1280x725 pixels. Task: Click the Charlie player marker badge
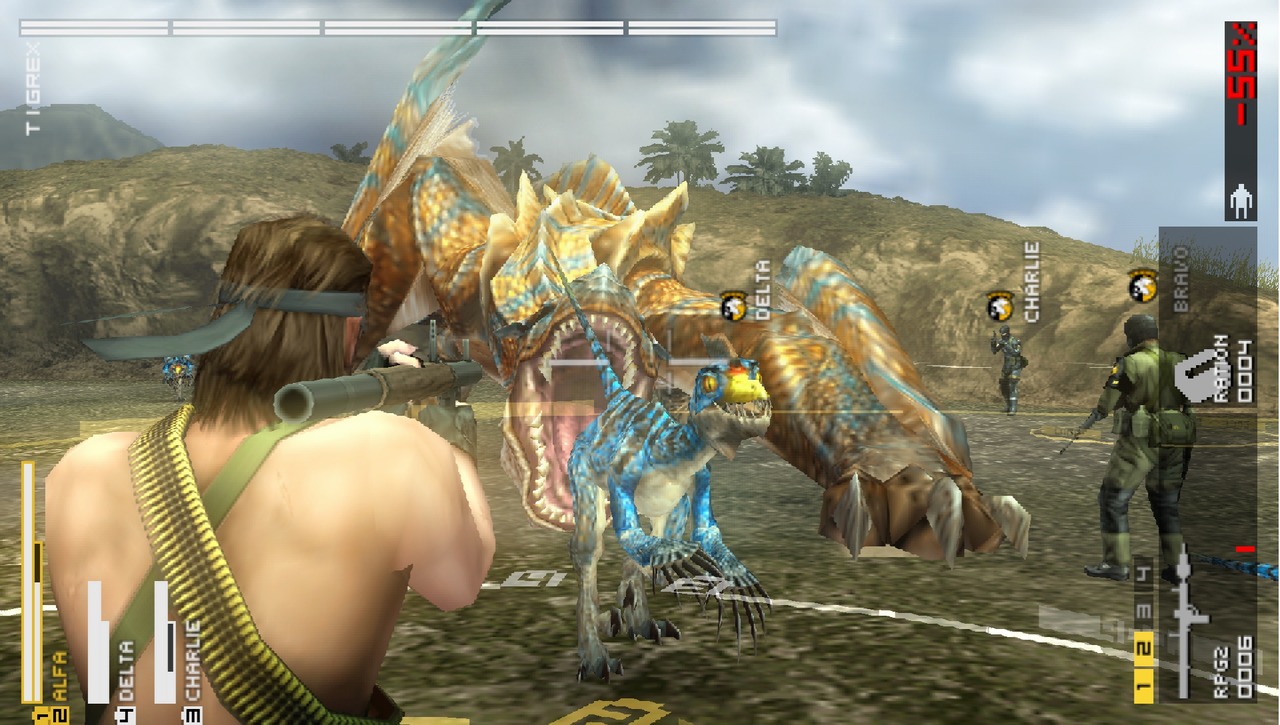1000,306
